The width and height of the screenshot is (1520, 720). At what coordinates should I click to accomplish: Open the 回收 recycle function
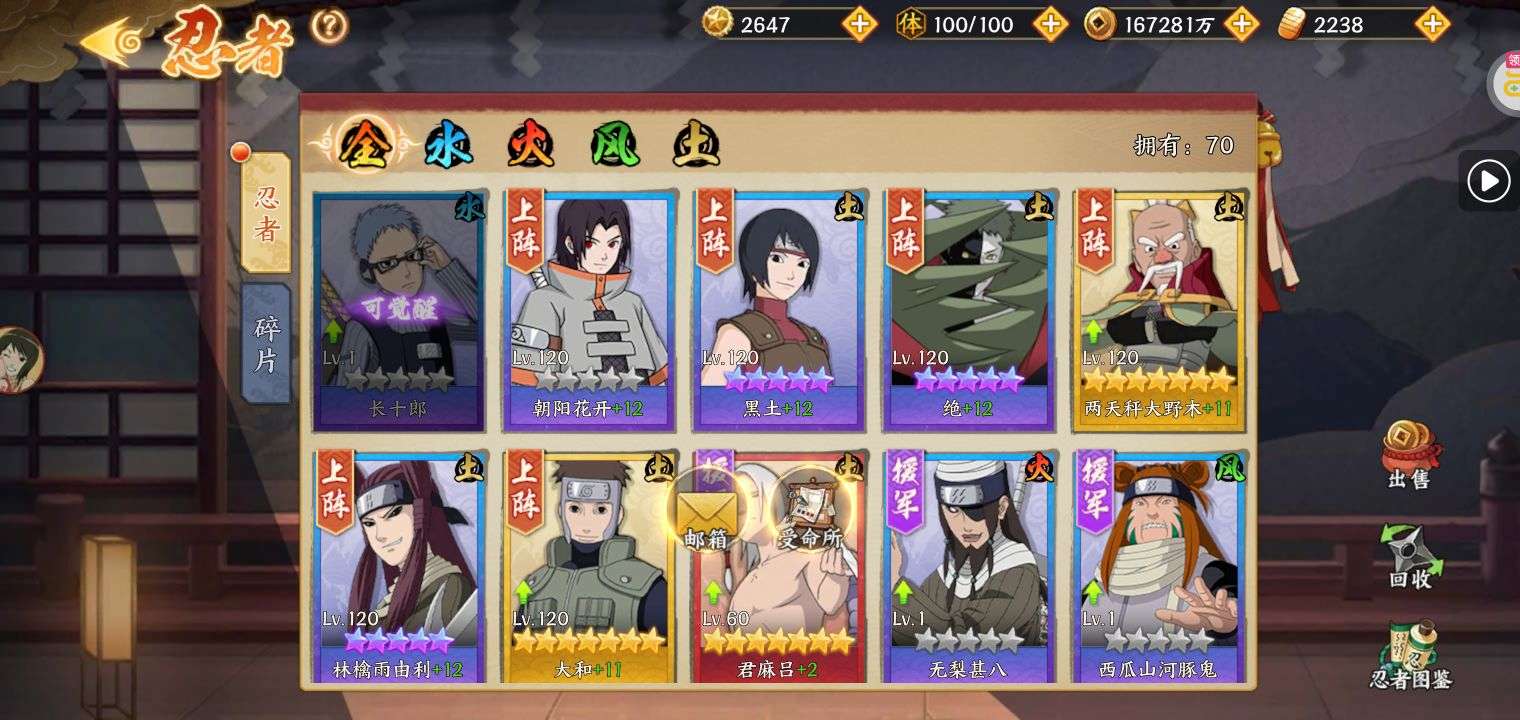[x=1409, y=556]
